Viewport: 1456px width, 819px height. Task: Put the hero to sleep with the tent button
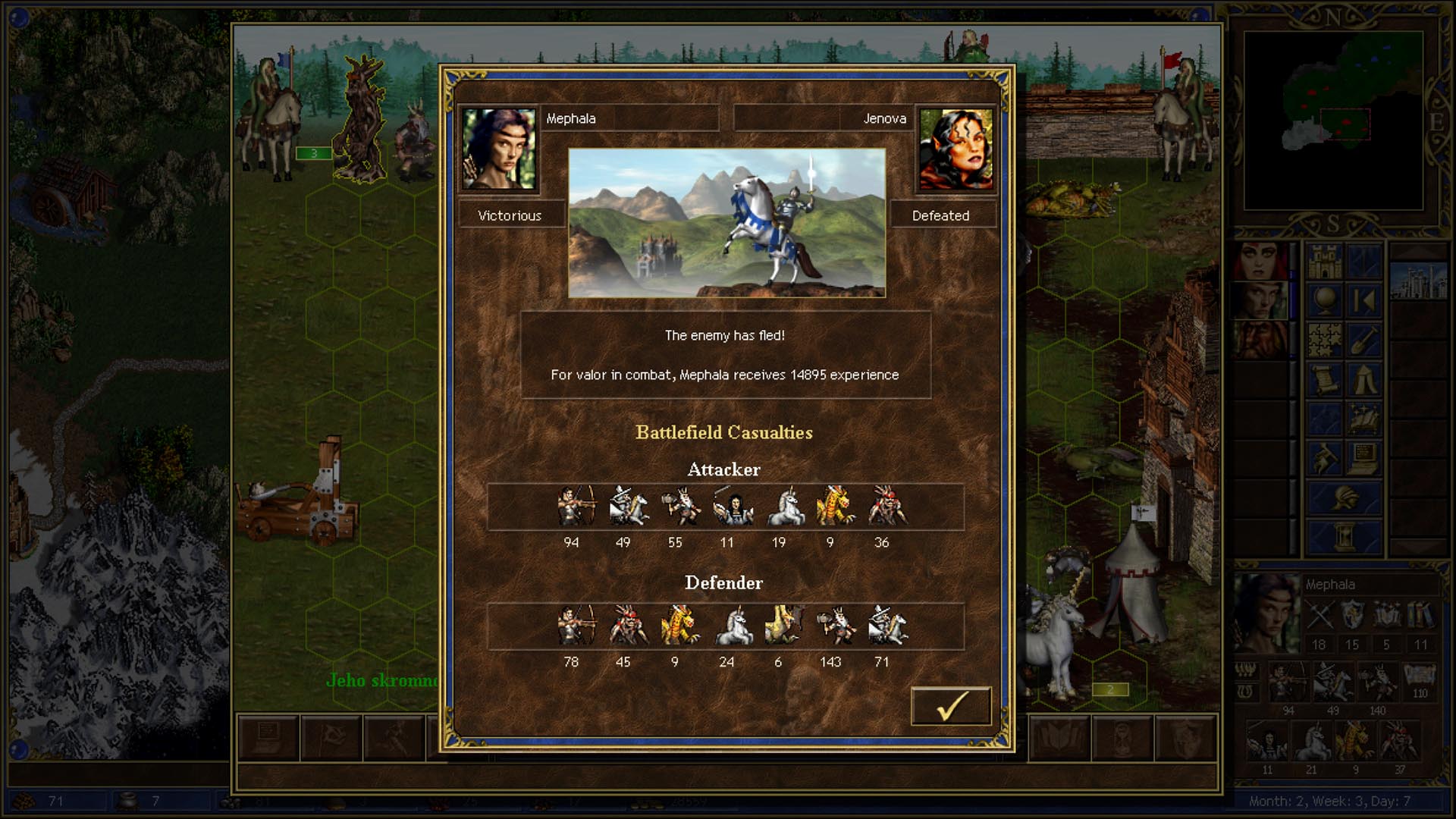(1363, 380)
